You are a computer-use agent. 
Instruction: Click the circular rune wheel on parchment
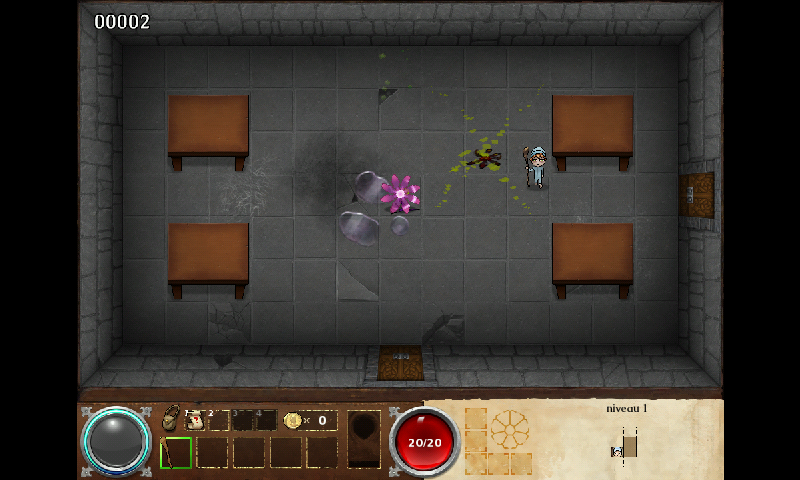point(509,429)
